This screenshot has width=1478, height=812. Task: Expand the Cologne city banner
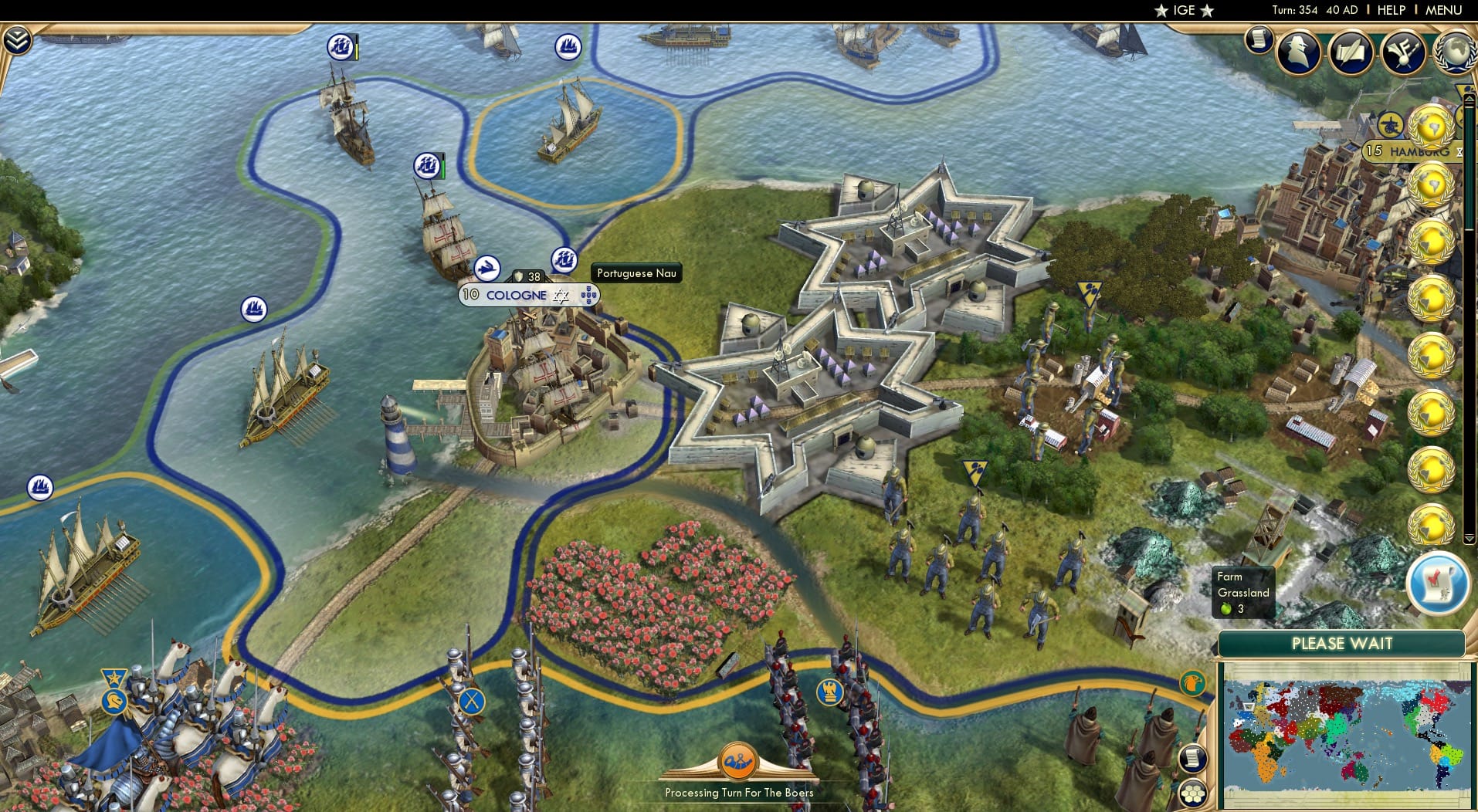coord(516,294)
